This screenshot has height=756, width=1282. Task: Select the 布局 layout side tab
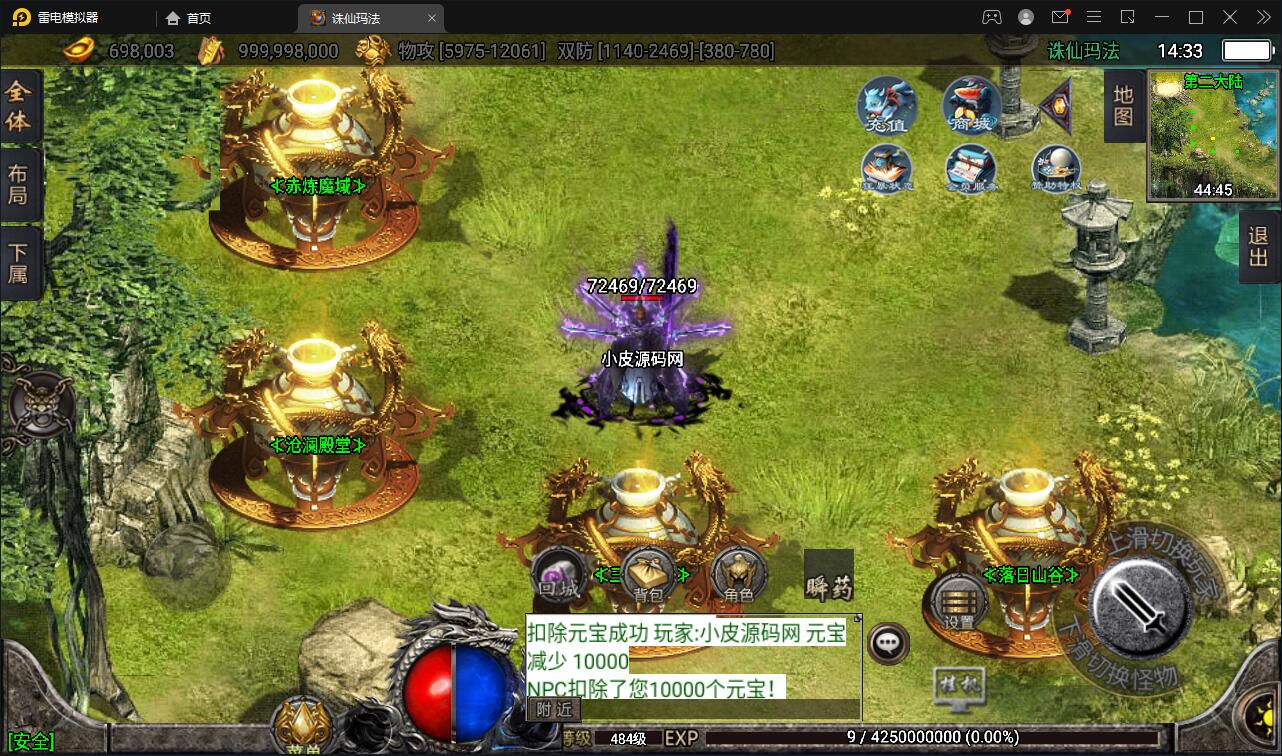coord(19,184)
